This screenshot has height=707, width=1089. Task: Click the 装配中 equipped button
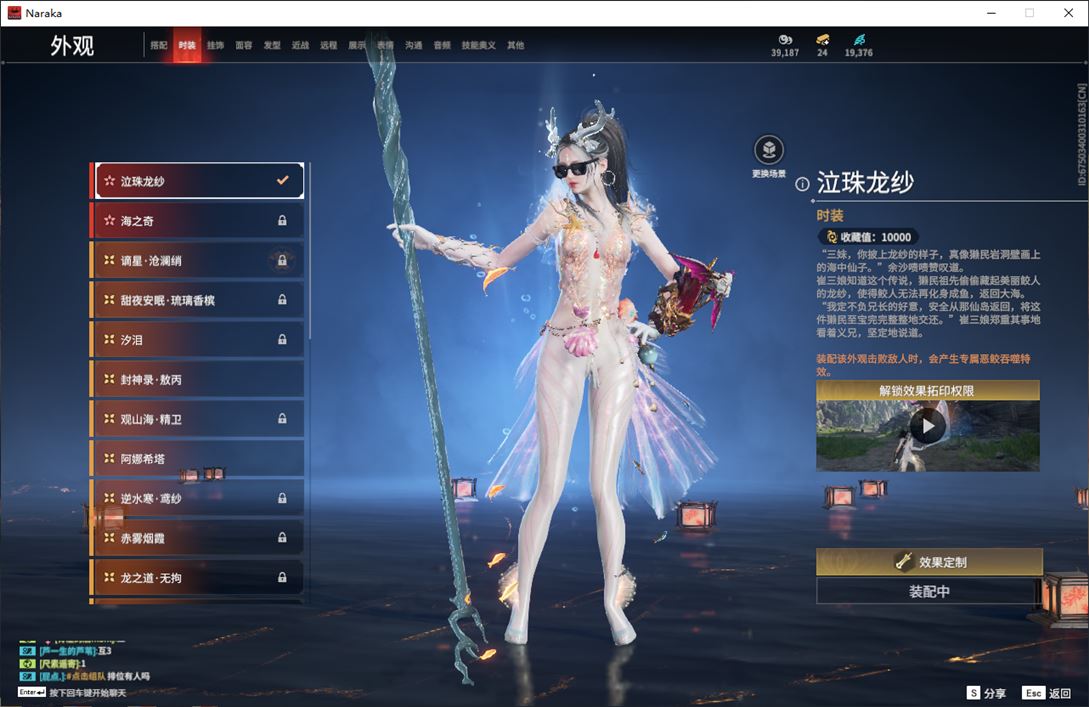click(929, 591)
